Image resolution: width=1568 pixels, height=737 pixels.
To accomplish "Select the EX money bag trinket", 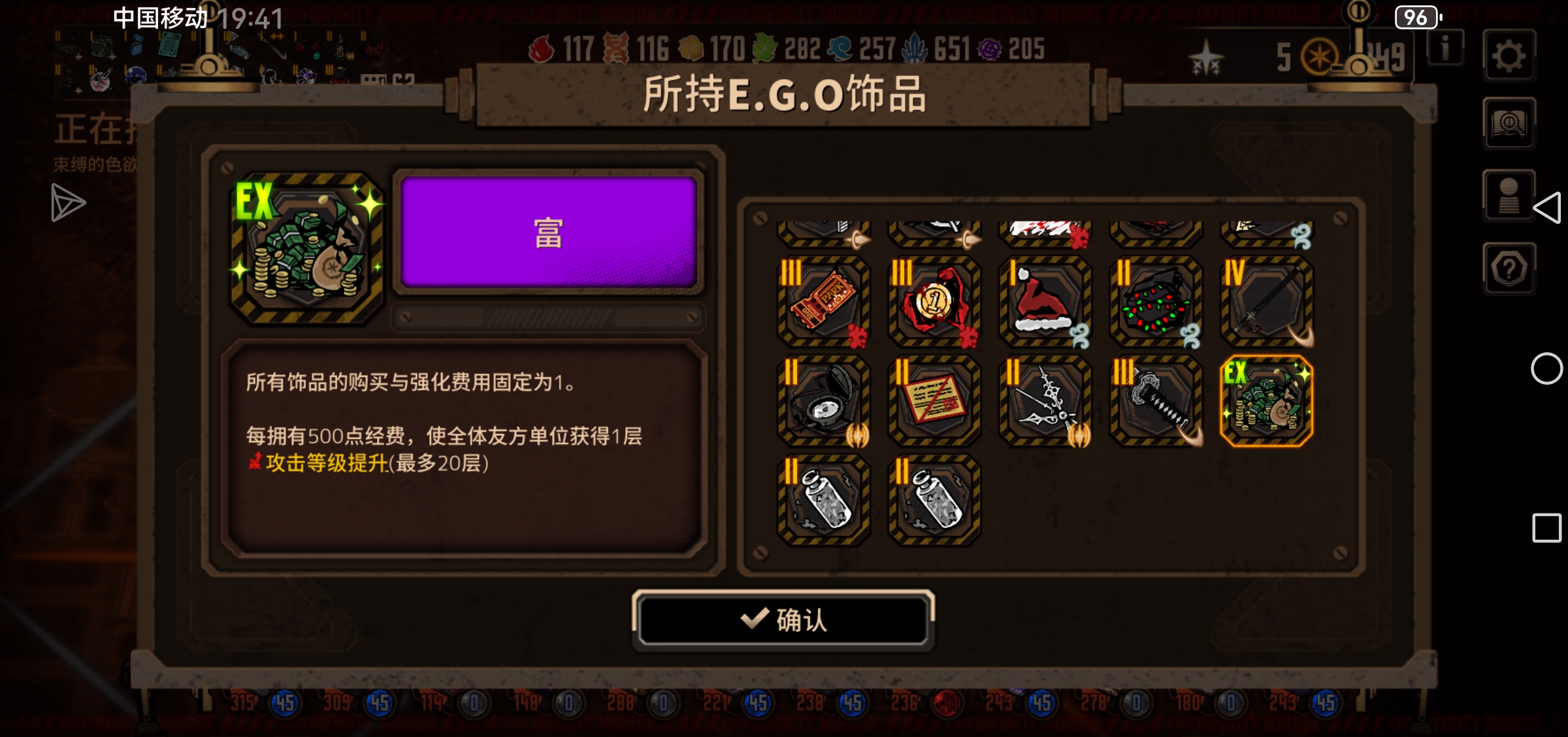I will point(1268,401).
